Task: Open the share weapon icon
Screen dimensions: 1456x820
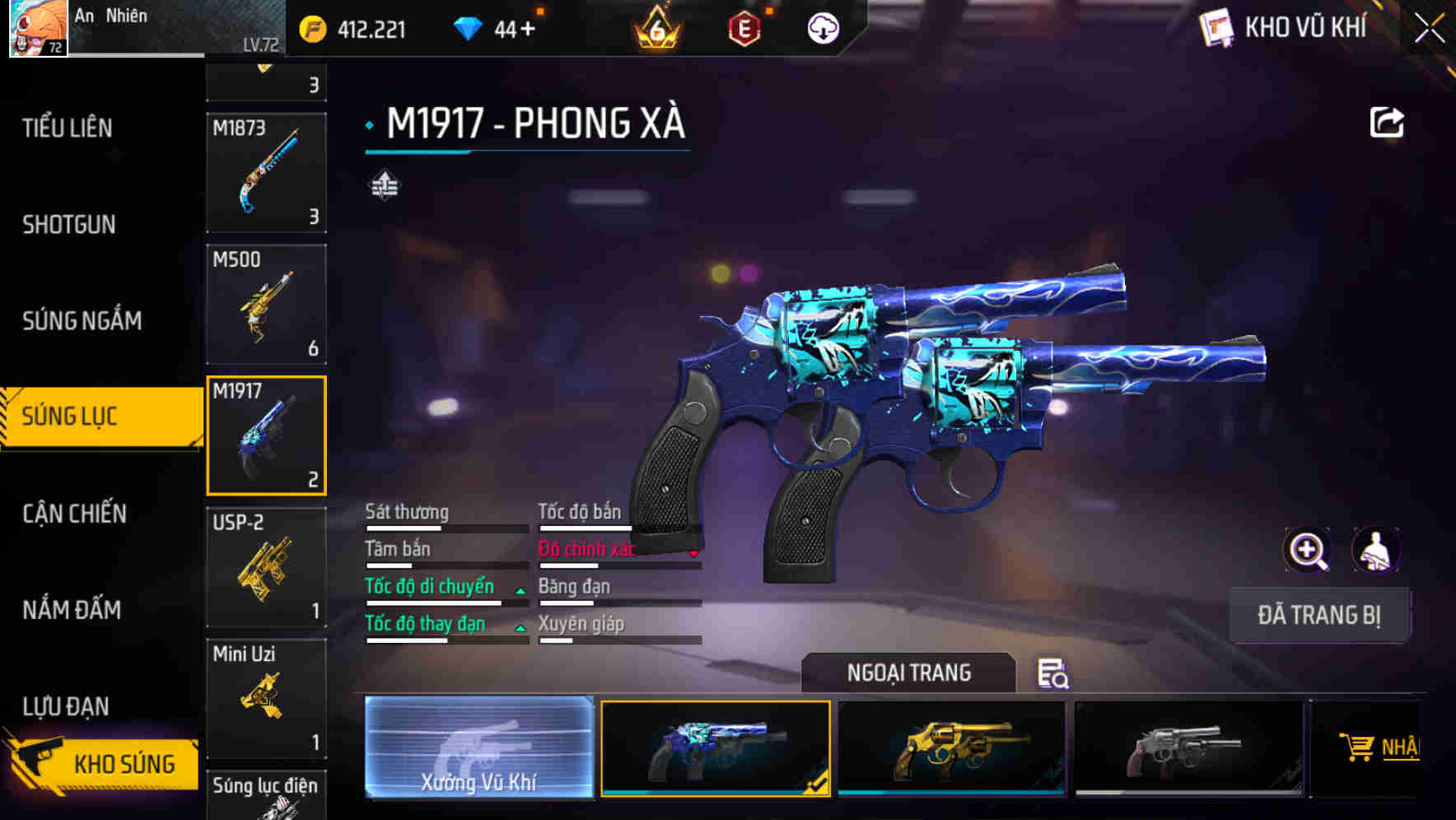Action: 1387,121
